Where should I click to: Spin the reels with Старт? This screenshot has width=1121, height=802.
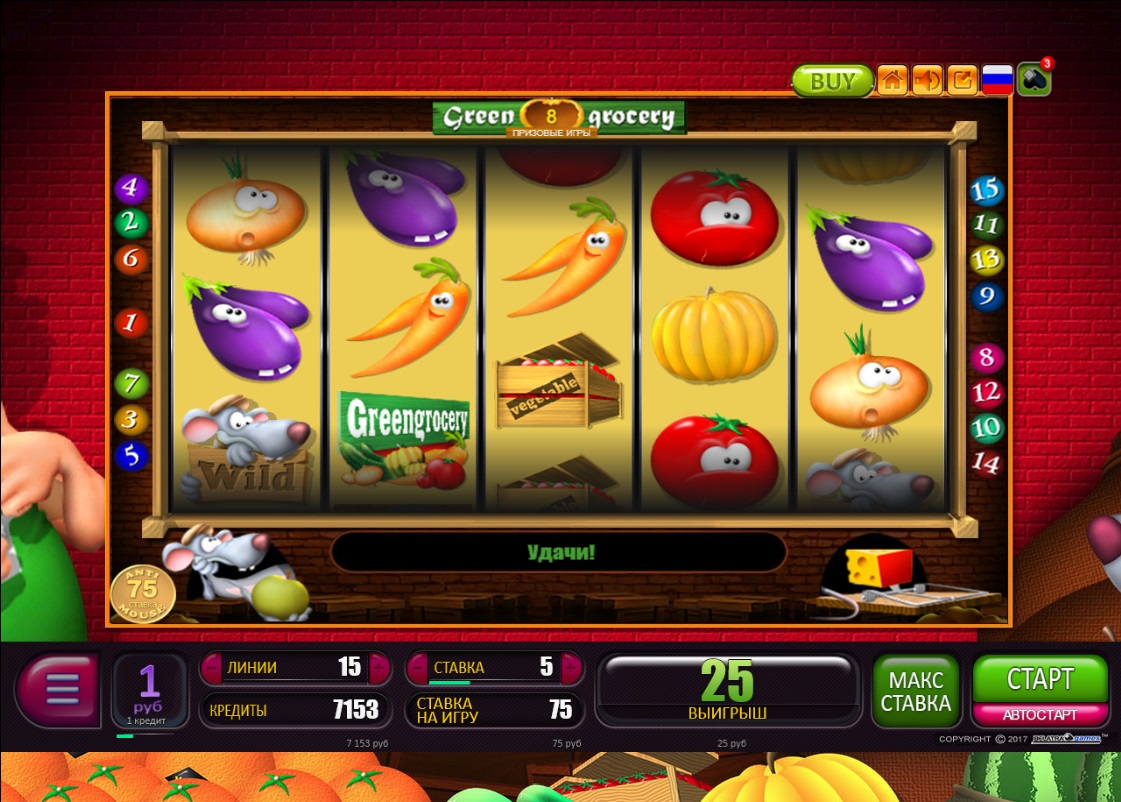pyautogui.click(x=1040, y=679)
